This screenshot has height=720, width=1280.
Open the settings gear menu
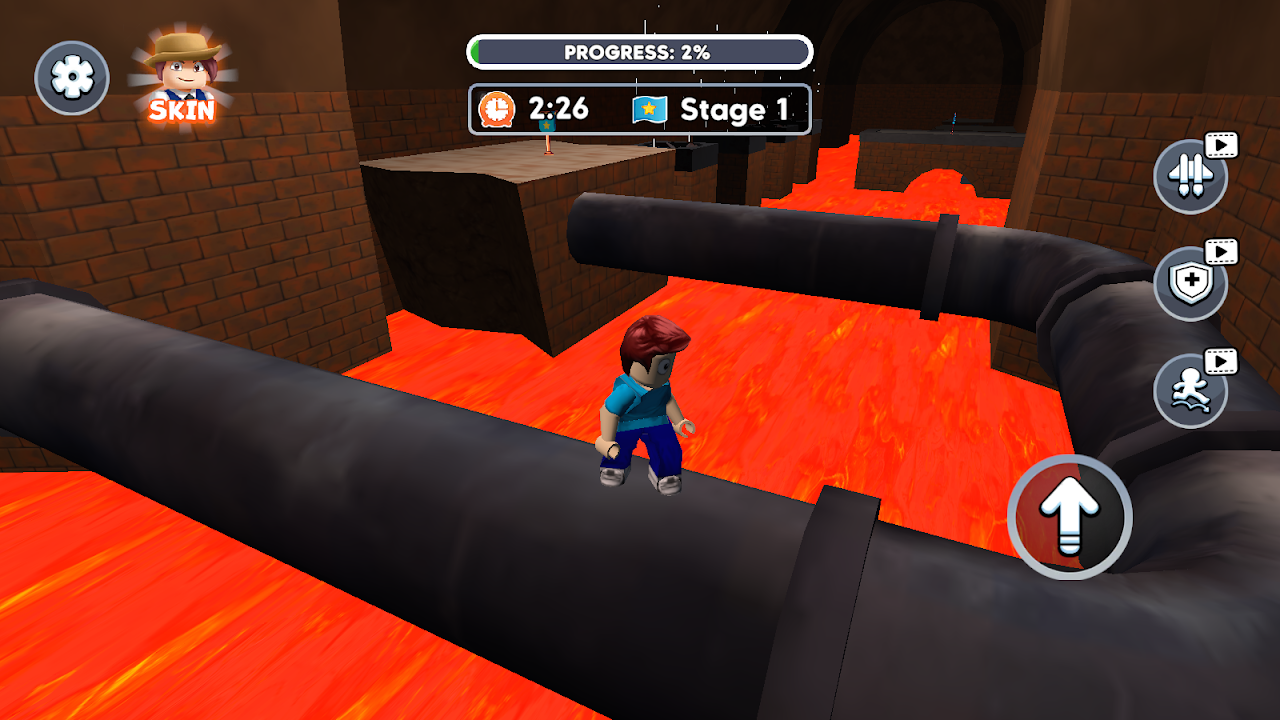pos(72,78)
